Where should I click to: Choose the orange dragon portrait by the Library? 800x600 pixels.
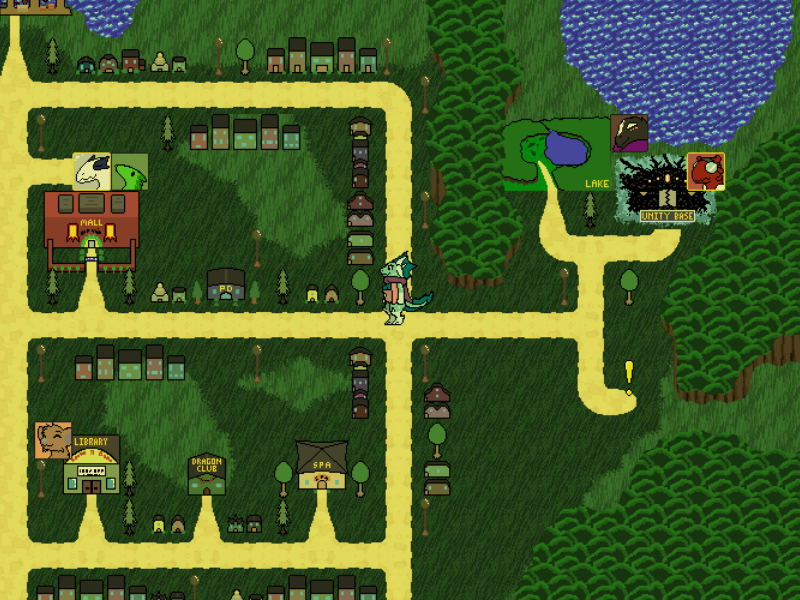coord(53,440)
